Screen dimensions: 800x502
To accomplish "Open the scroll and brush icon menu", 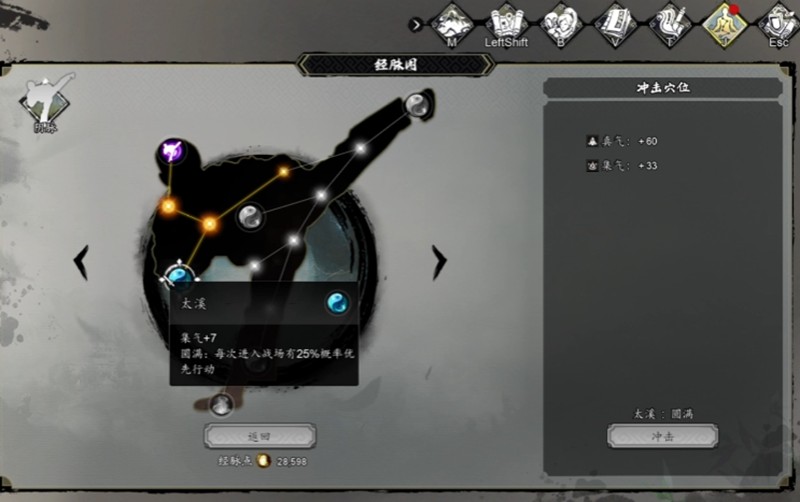I will (x=669, y=22).
